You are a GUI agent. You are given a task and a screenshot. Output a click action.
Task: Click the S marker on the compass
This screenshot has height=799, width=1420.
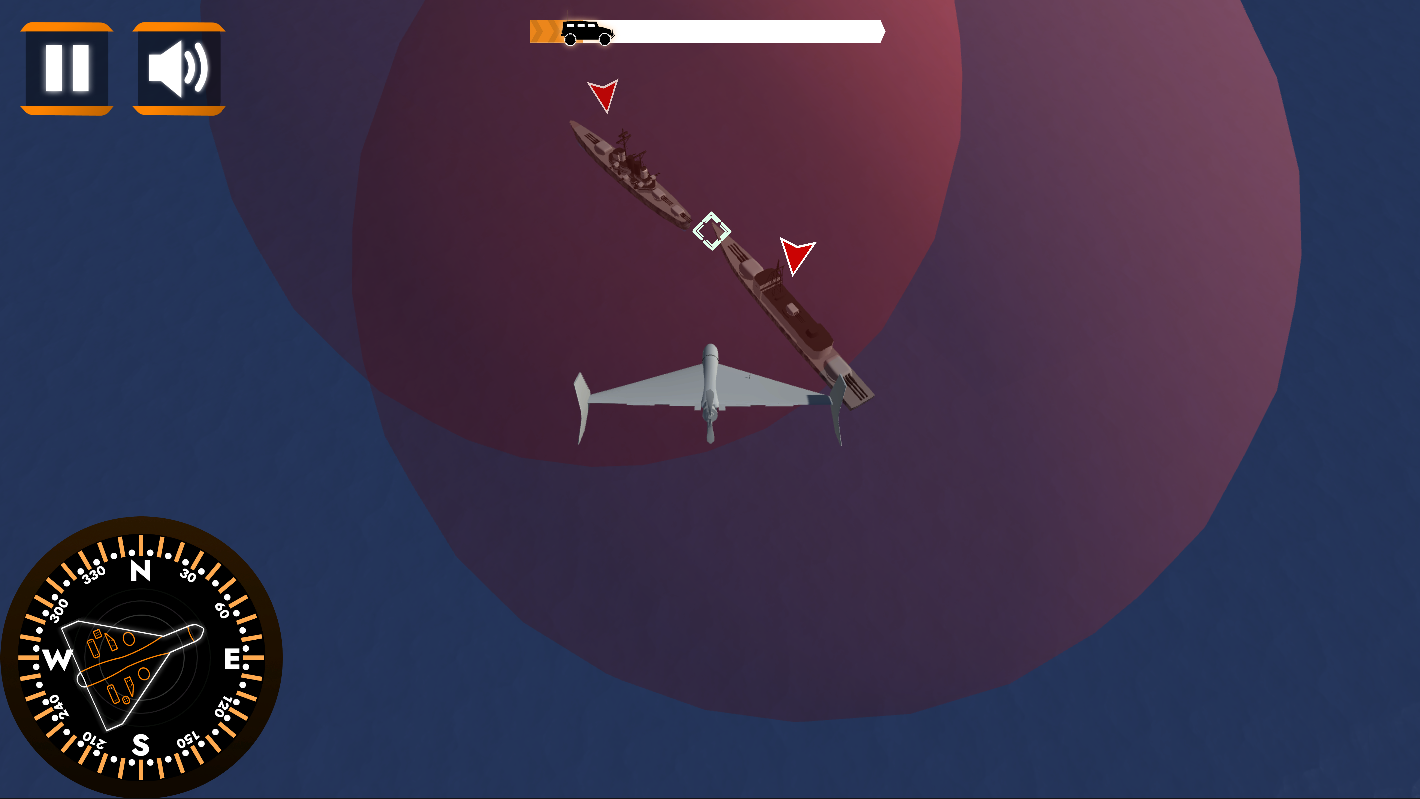click(141, 744)
